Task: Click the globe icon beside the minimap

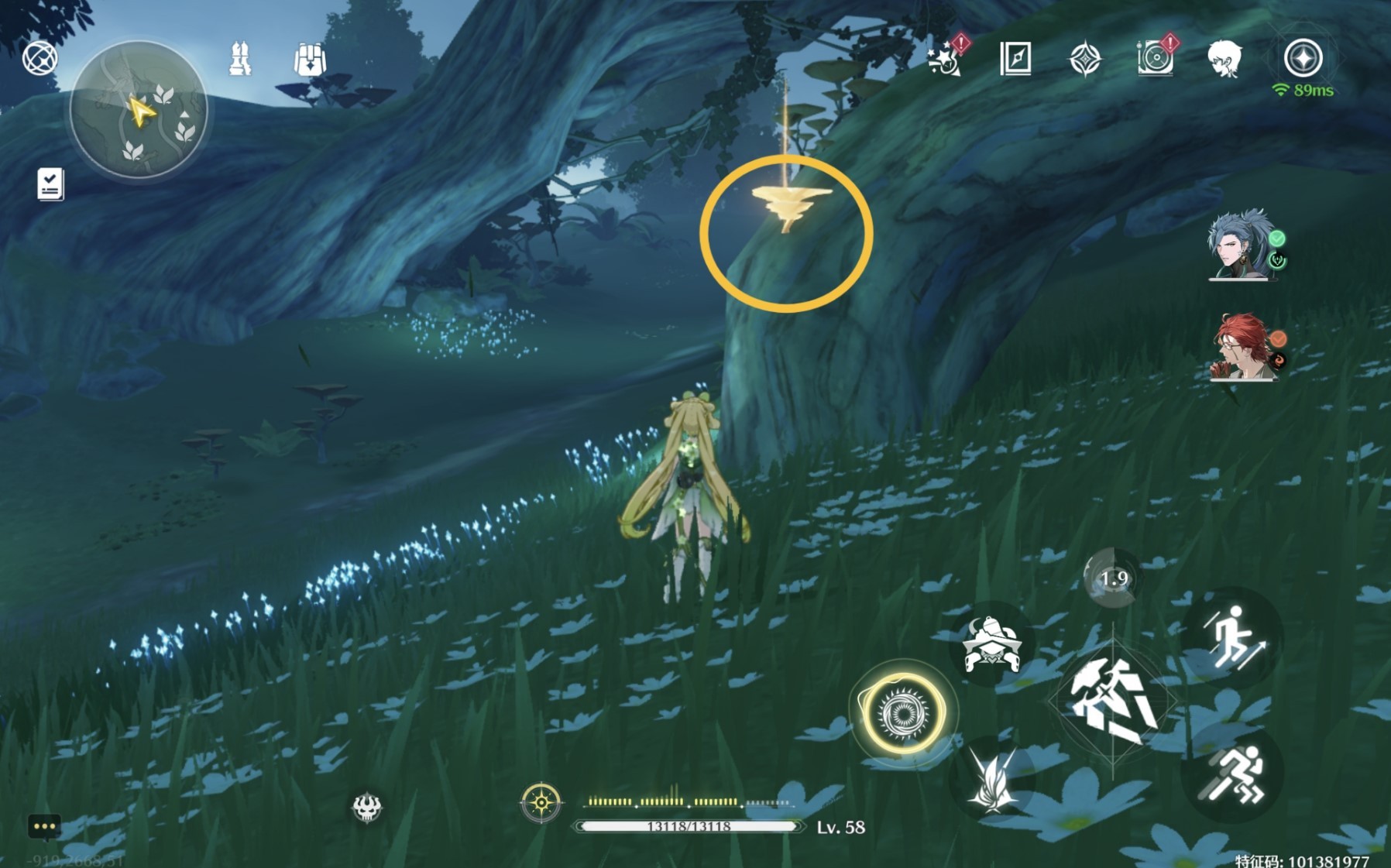Action: pyautogui.click(x=39, y=58)
